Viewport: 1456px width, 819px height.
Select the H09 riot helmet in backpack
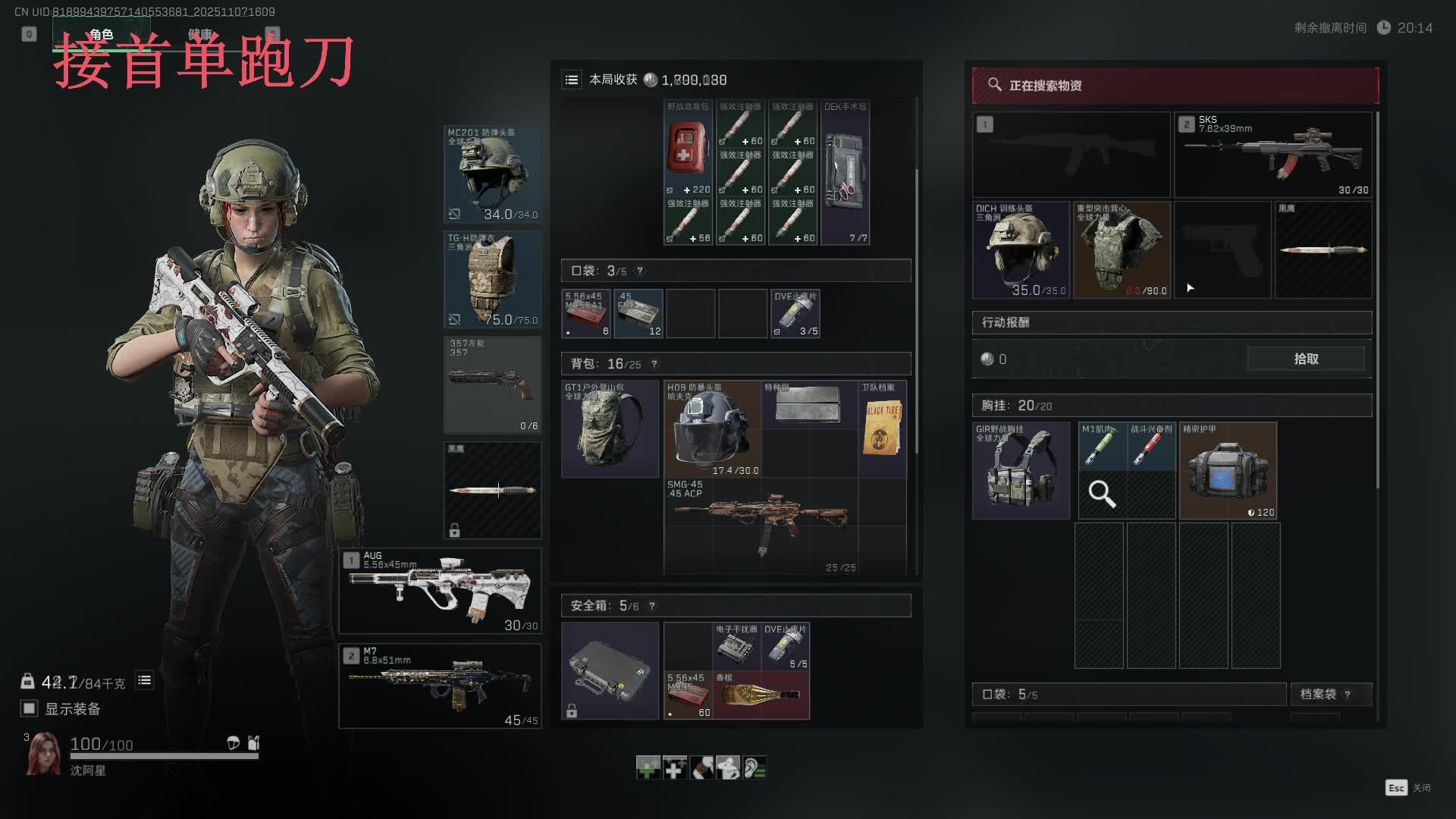[712, 429]
